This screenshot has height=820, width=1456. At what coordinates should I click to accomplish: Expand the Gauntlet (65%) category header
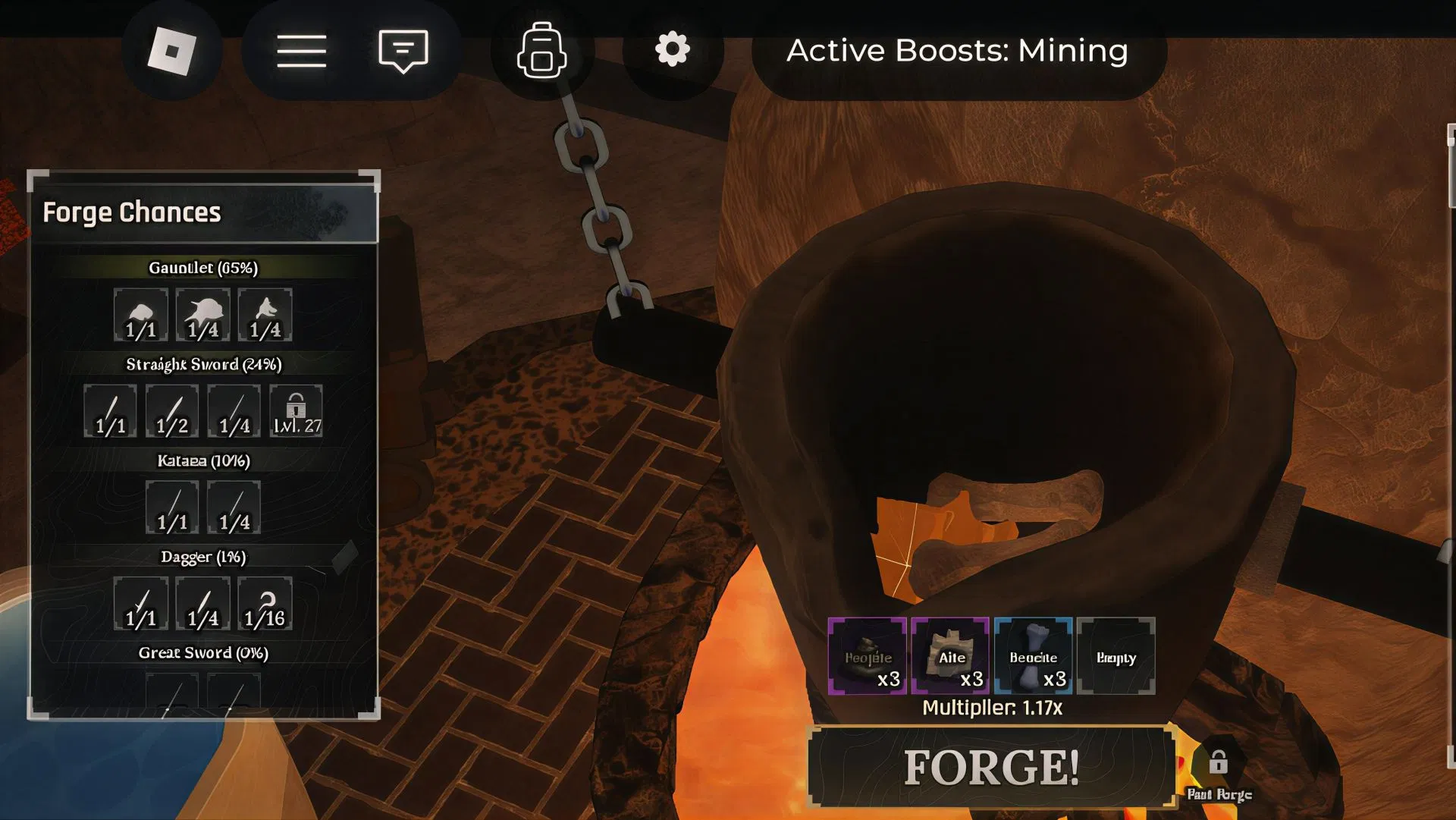point(202,267)
